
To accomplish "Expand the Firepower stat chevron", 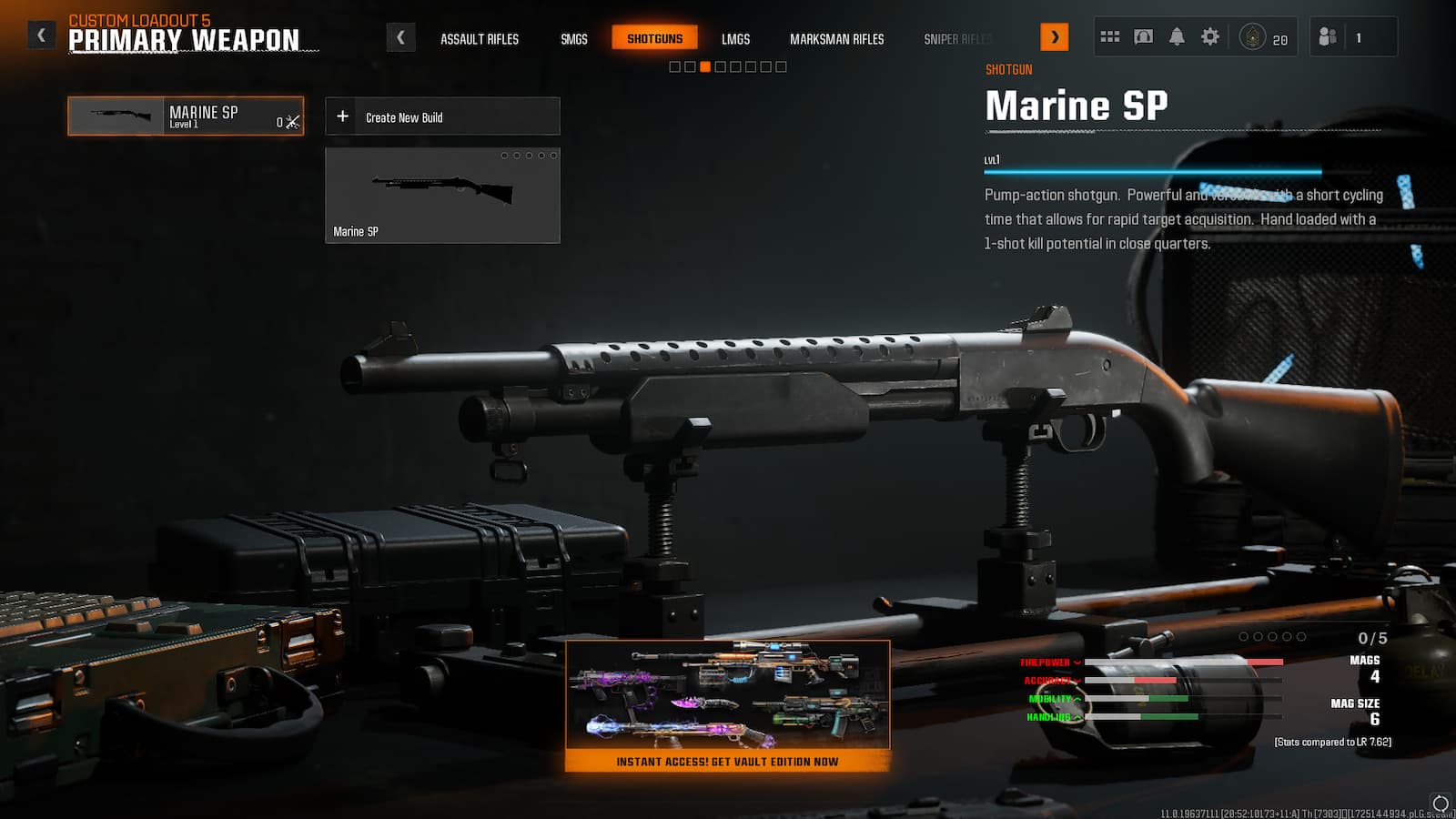I will click(x=1079, y=662).
